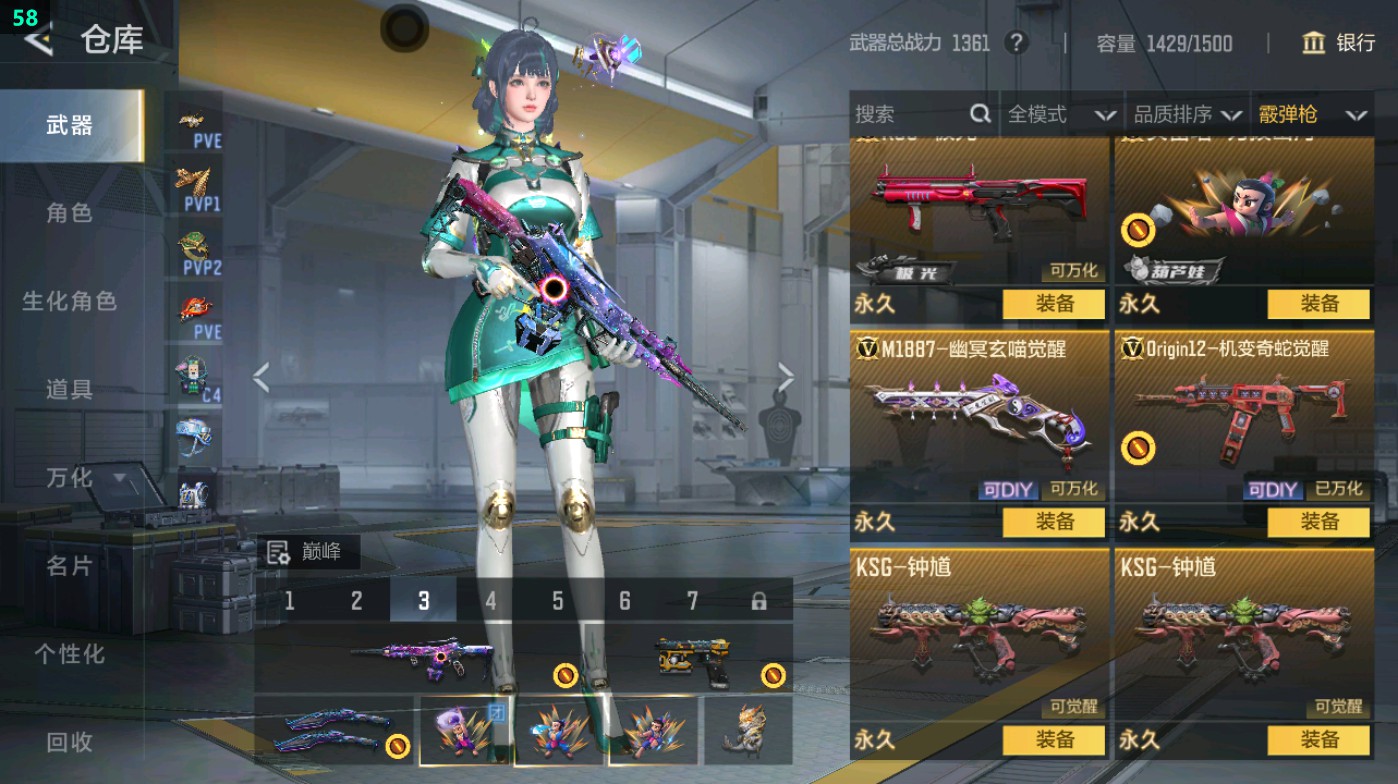
Task: Go to the 个性化 tab
Action: 69,654
